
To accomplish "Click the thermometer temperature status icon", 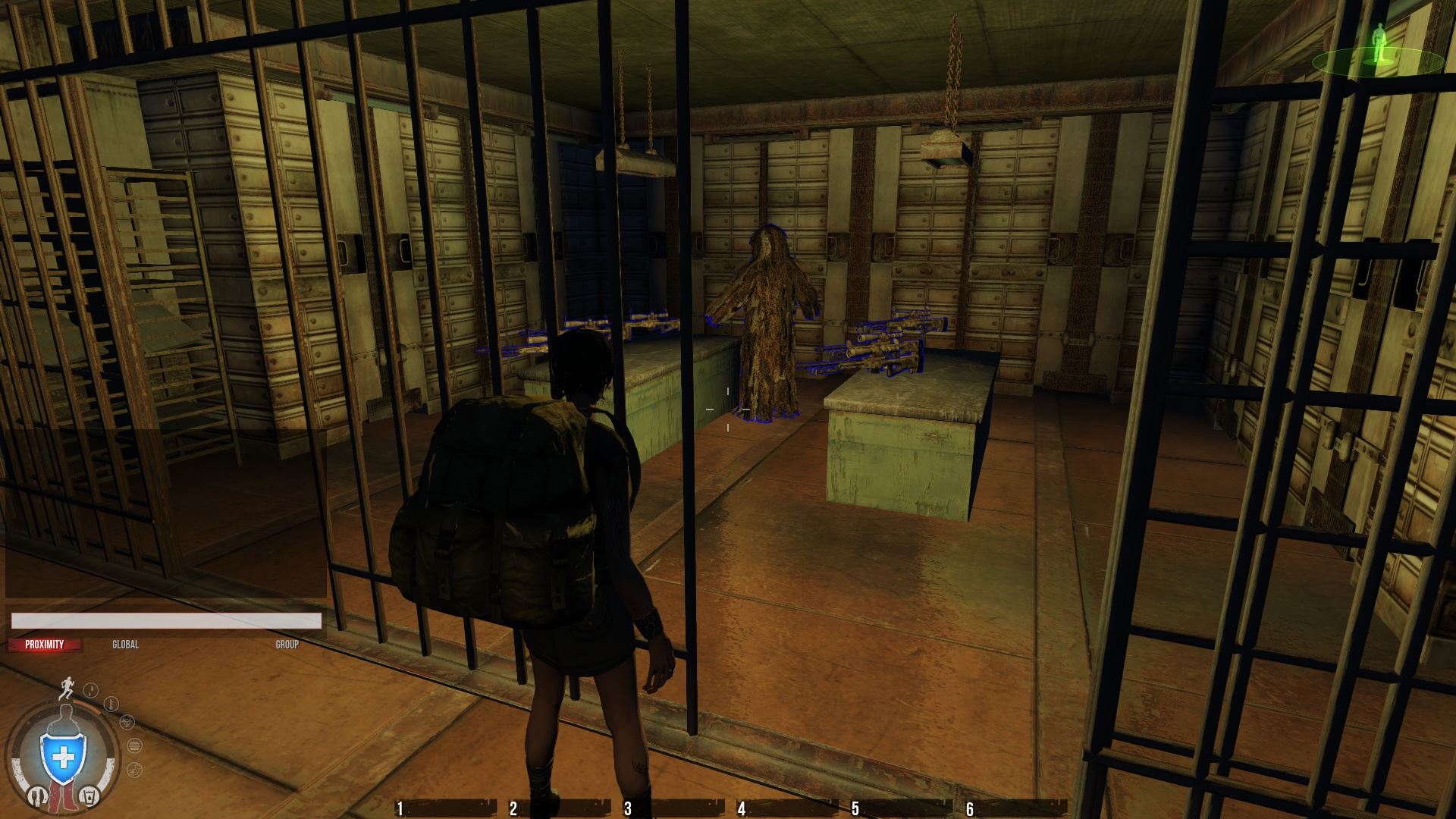I will pyautogui.click(x=111, y=704).
